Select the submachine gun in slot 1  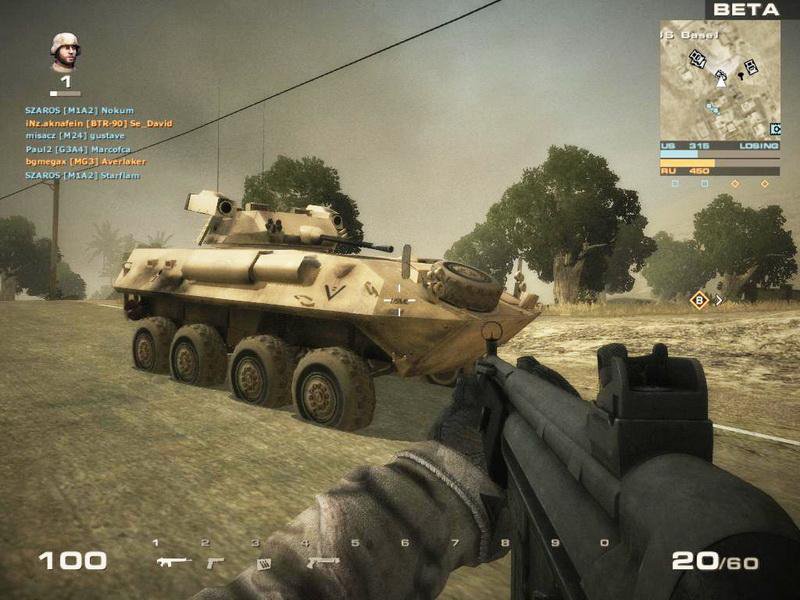(x=174, y=562)
